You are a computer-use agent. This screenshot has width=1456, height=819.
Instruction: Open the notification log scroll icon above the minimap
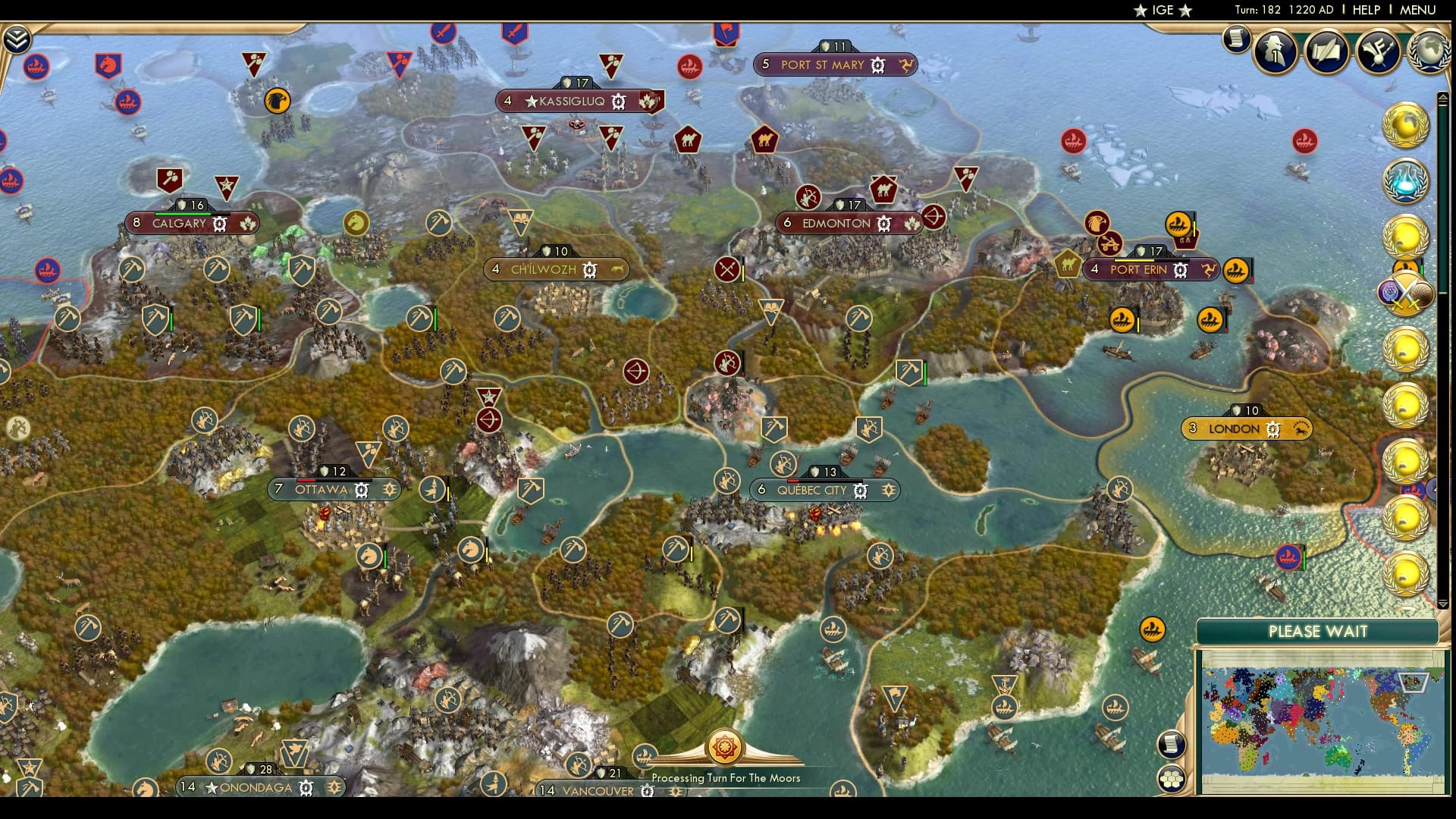[1171, 744]
